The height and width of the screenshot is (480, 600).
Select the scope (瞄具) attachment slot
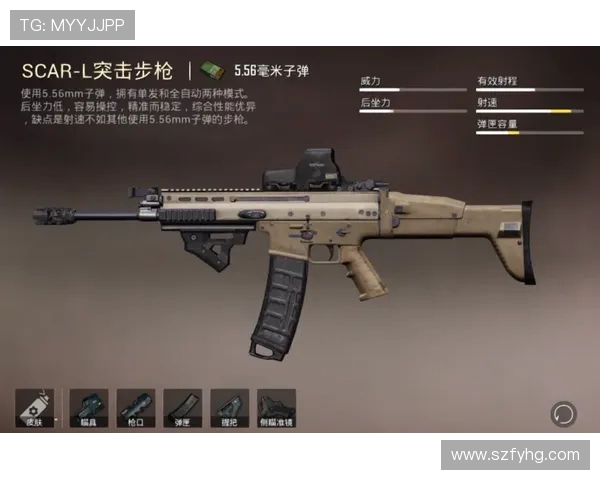88,408
